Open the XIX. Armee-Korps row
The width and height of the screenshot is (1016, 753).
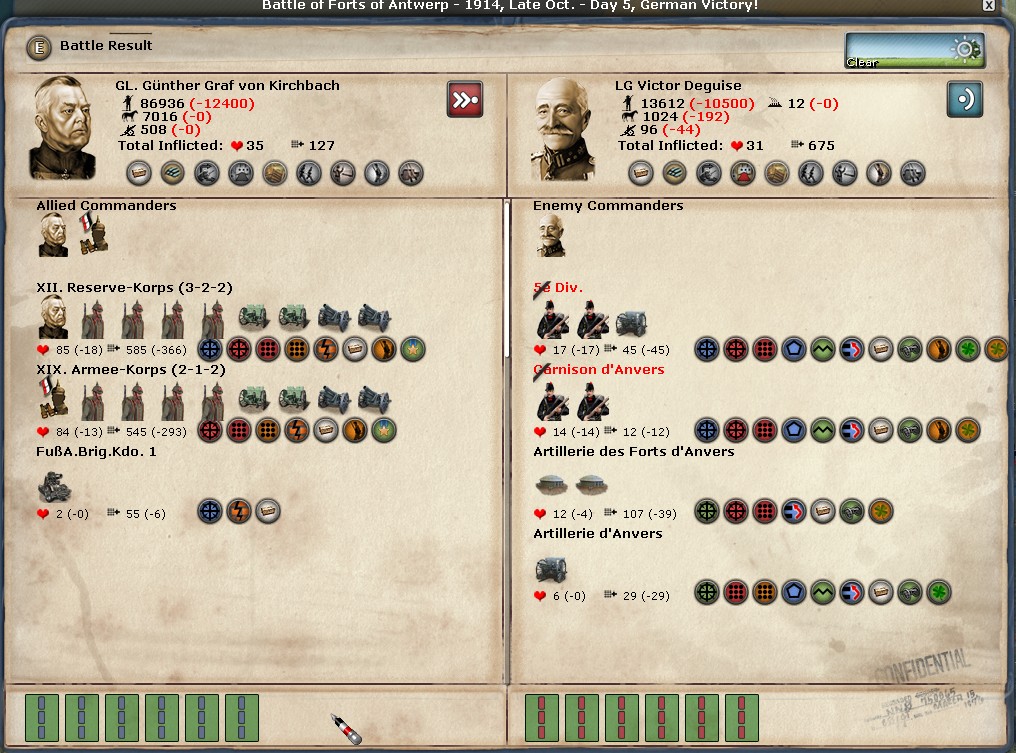(x=130, y=370)
